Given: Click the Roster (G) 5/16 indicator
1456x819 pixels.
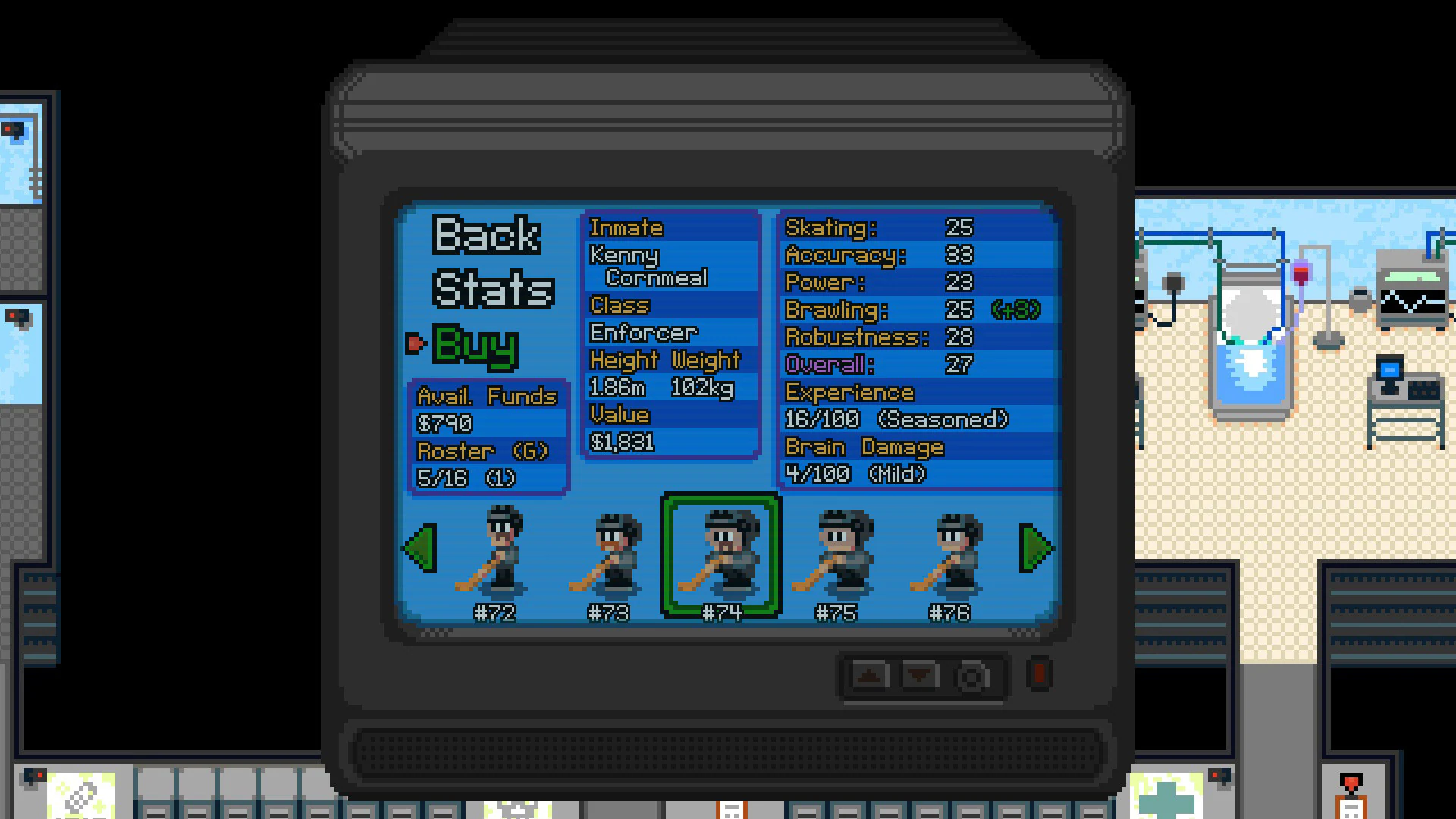Looking at the screenshot, I should pyautogui.click(x=491, y=464).
